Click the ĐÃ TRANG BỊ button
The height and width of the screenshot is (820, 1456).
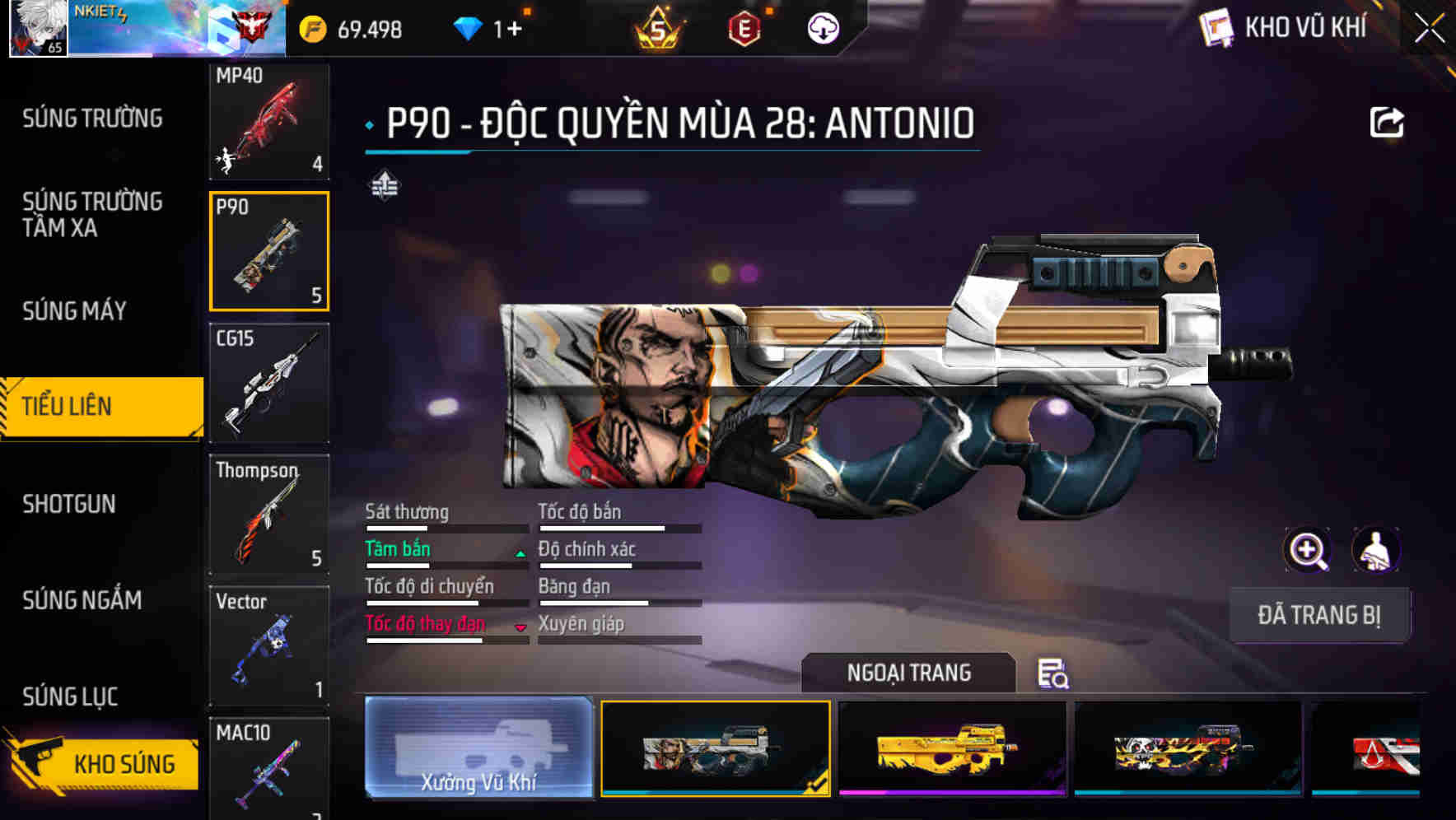[x=1319, y=615]
